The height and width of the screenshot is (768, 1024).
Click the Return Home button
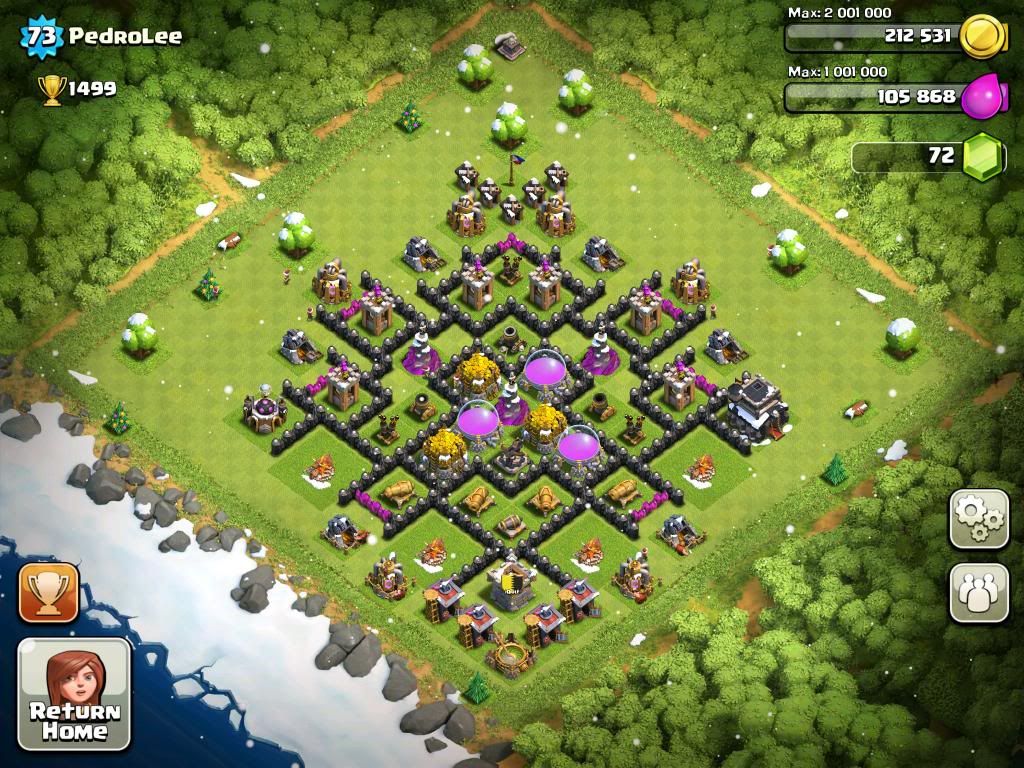click(x=75, y=695)
